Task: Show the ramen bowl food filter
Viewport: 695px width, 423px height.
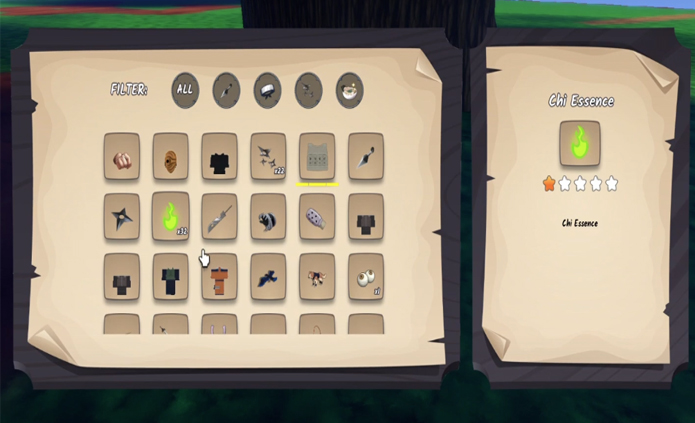Action: (349, 90)
